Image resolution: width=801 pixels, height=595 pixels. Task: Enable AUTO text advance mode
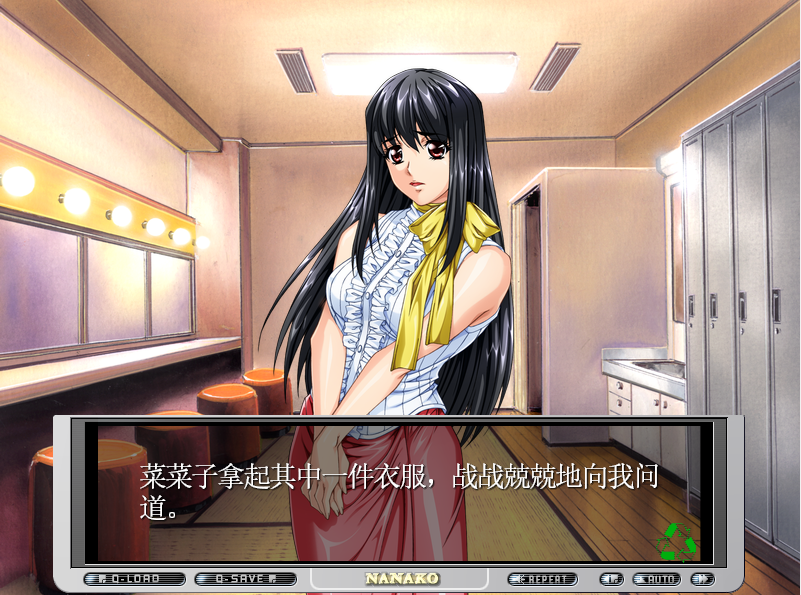pos(657,579)
